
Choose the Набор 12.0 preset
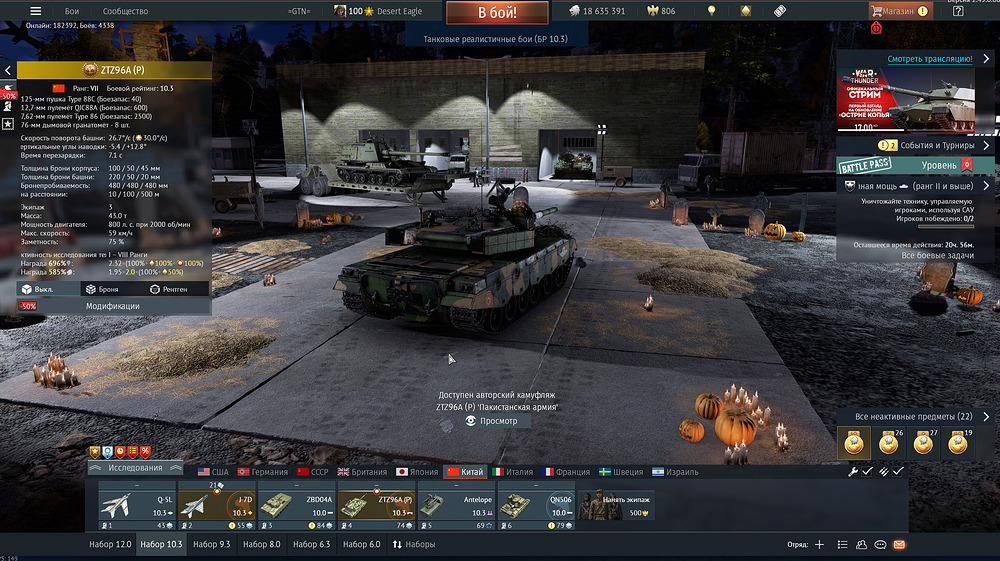109,545
